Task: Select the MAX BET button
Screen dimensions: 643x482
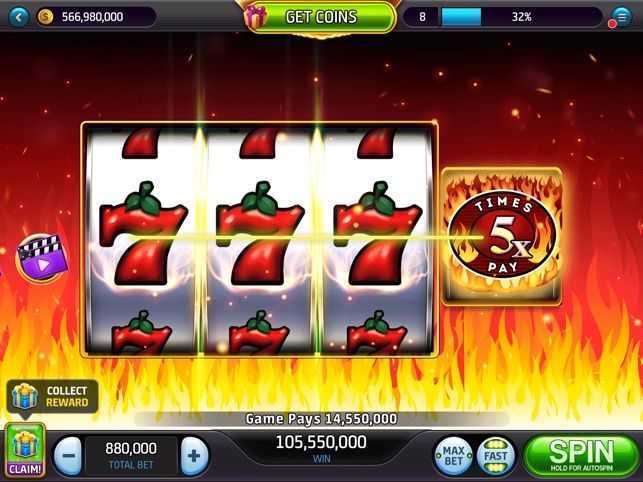Action: [453, 456]
